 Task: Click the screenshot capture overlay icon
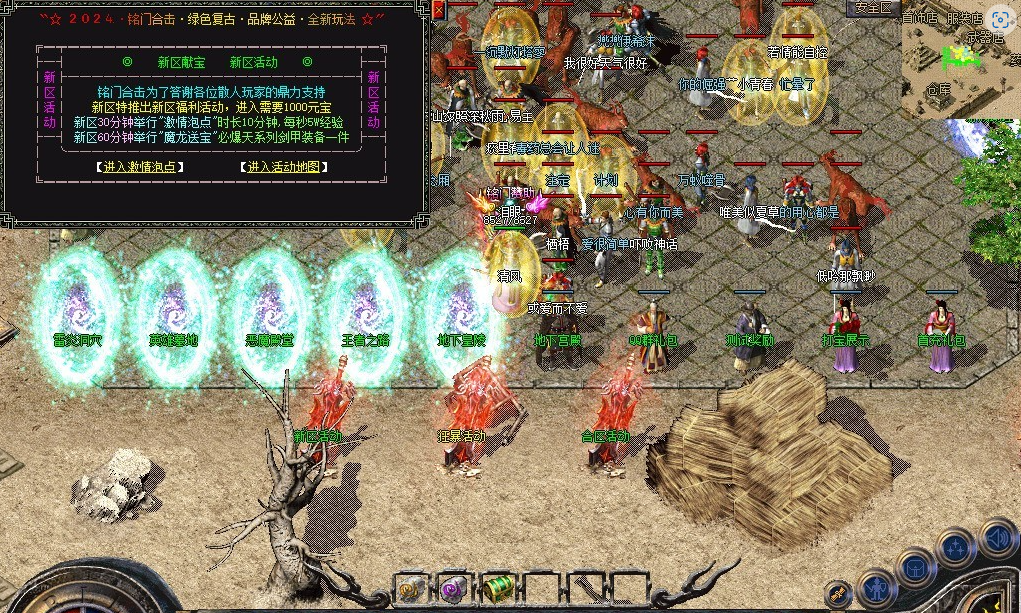[x=999, y=18]
